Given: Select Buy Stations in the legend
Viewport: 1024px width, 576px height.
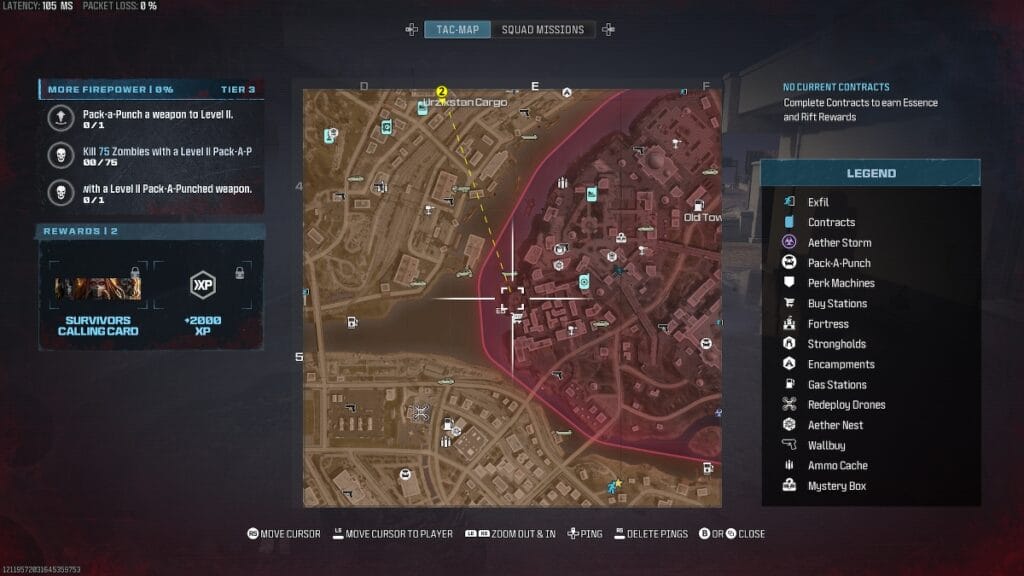Looking at the screenshot, I should [837, 303].
